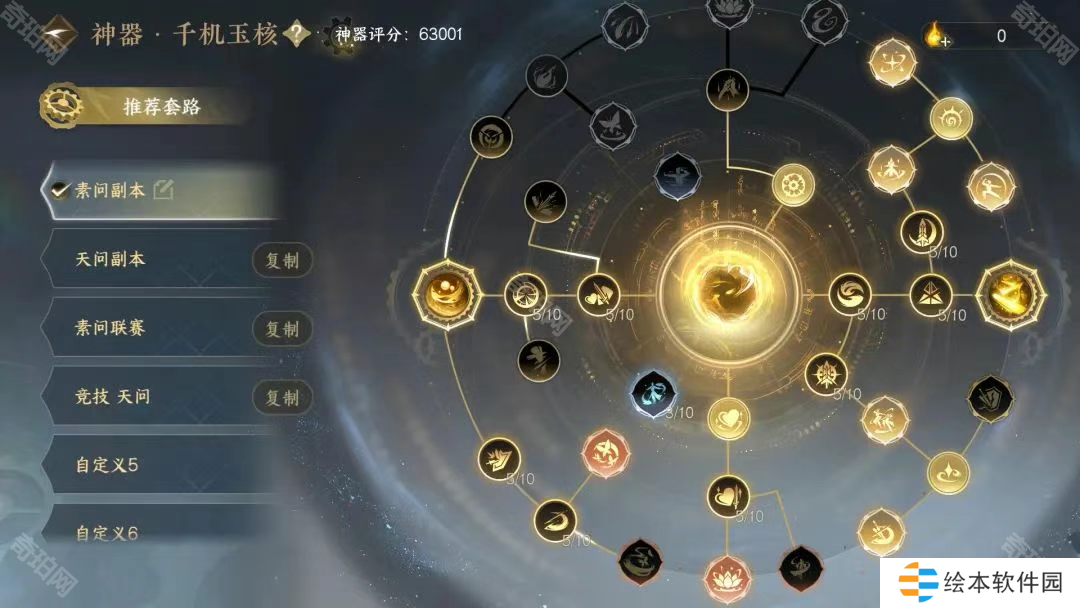
Task: Select the blue glowing node lower left of core
Action: coord(654,394)
